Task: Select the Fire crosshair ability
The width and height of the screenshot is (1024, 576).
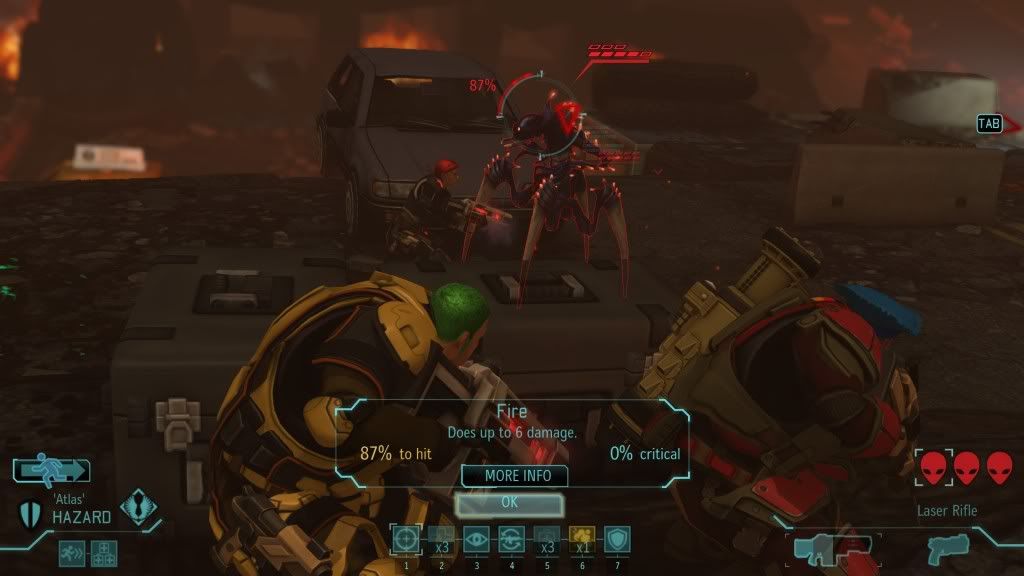Action: point(407,540)
